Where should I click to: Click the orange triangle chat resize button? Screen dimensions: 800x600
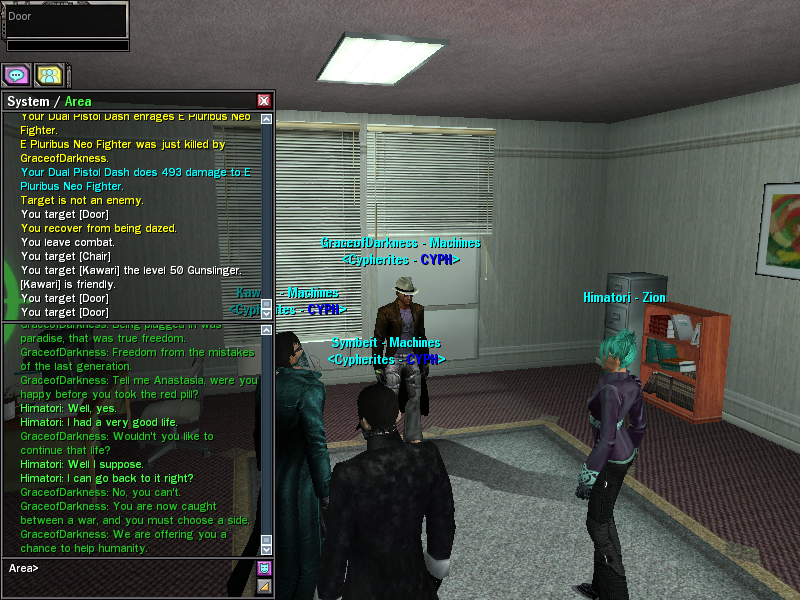[265, 586]
